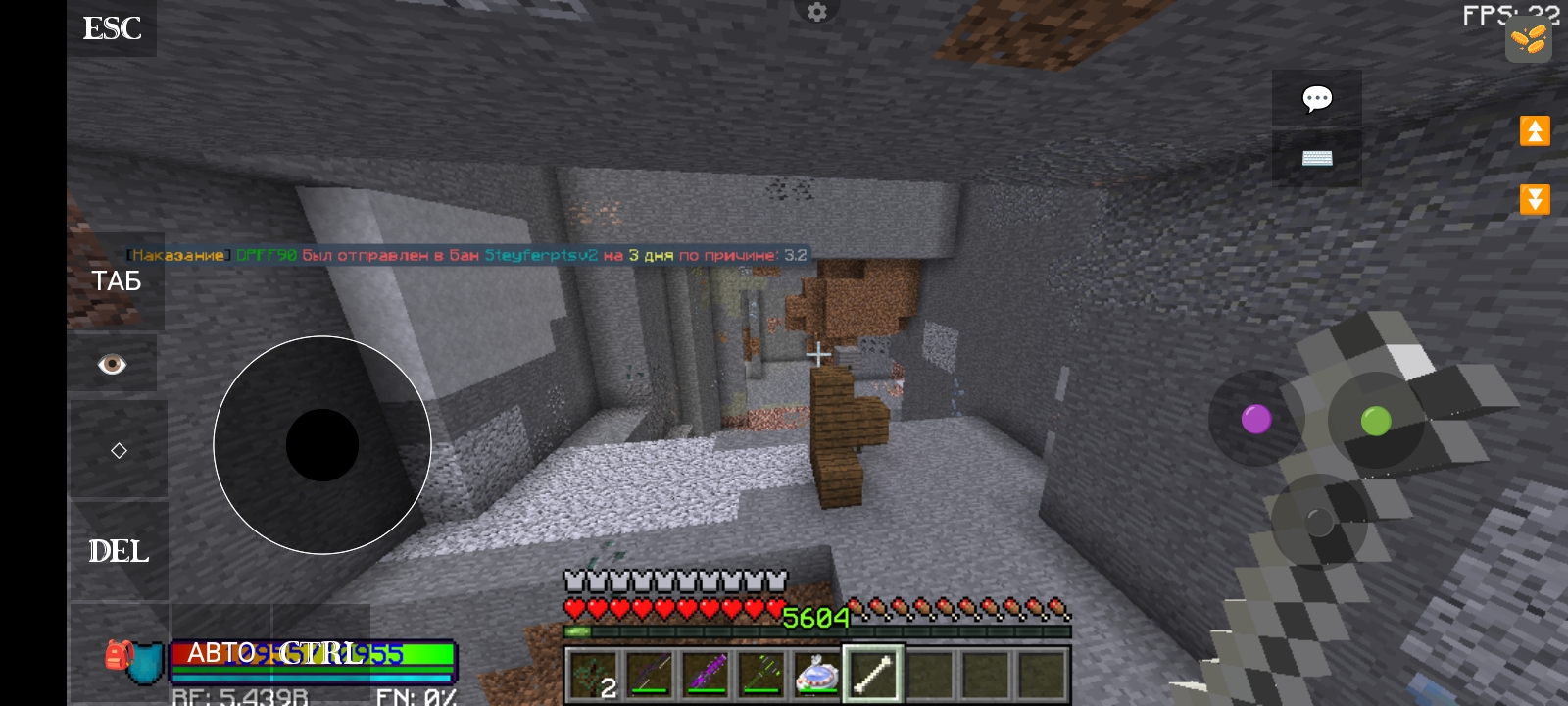The width and height of the screenshot is (1568, 706).
Task: Toggle the eye camera view button
Action: pyautogui.click(x=113, y=365)
